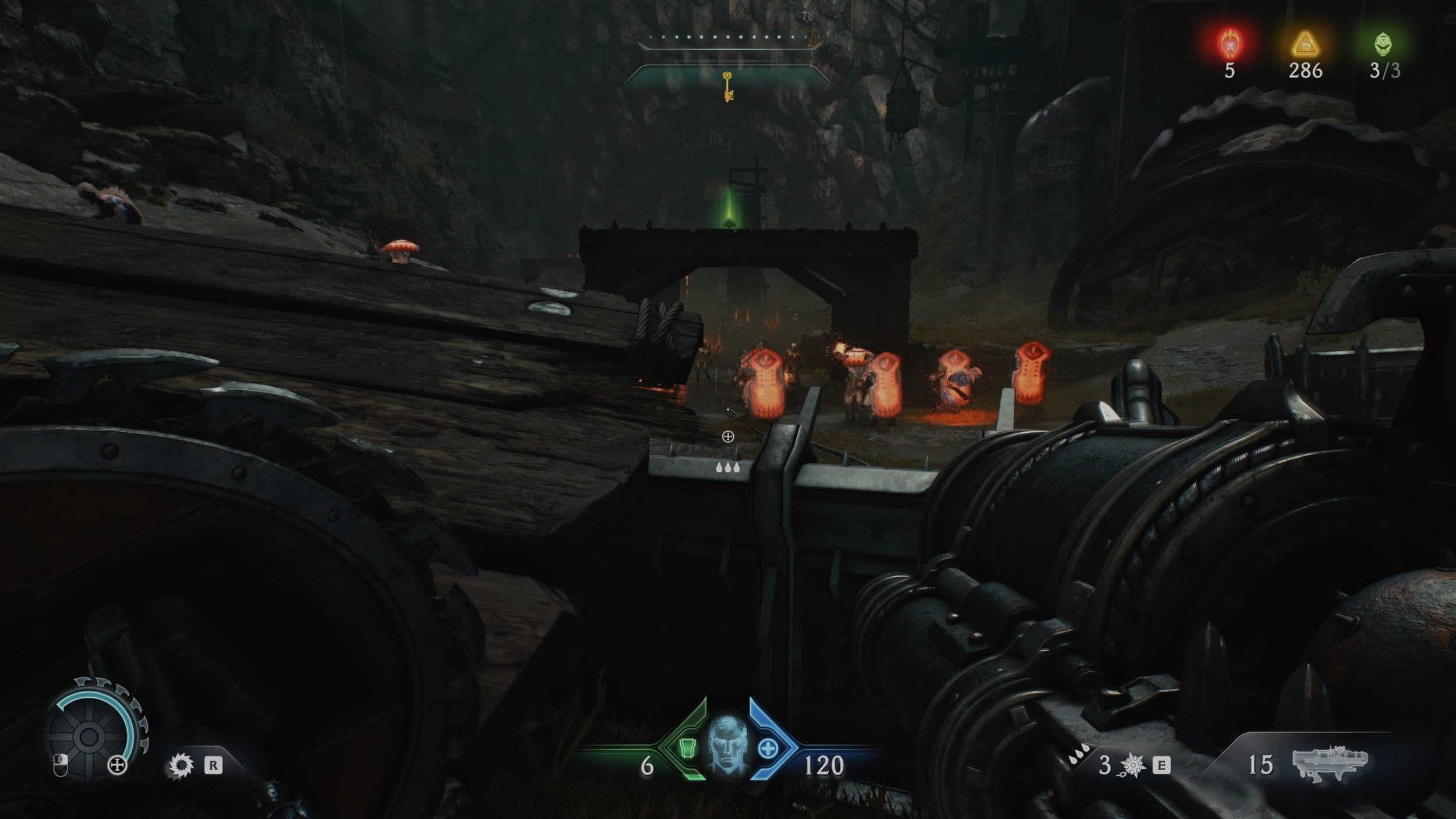This screenshot has width=1456, height=819.
Task: Activate the spiked flail melee icon
Action: 1133,765
